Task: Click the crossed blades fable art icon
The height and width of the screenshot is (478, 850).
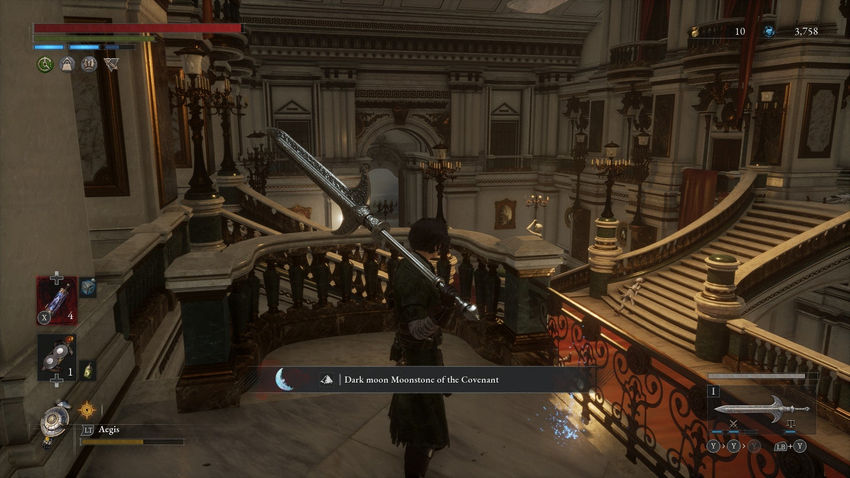Action: 733,426
